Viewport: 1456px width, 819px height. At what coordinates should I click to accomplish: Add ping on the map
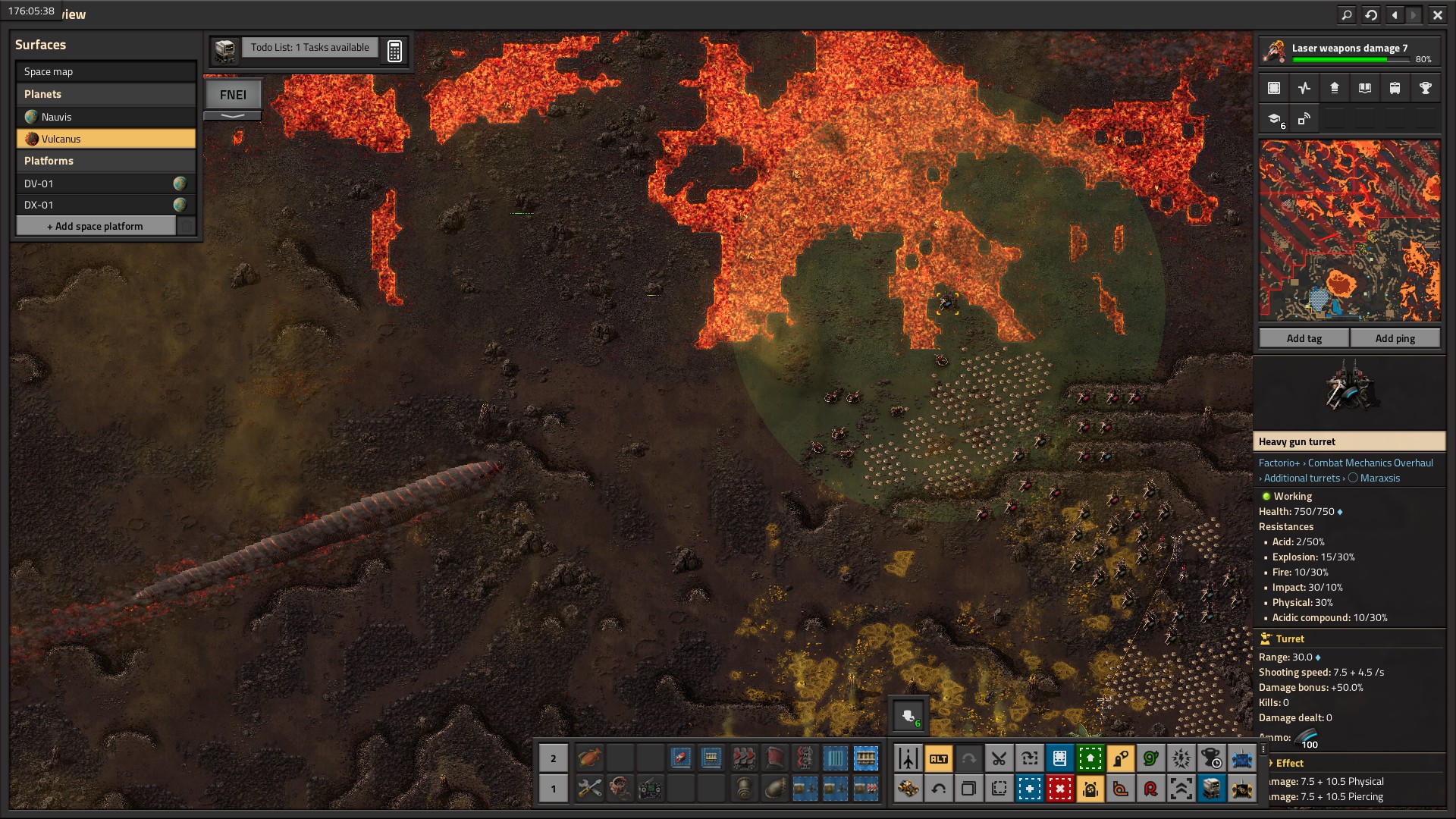1395,338
